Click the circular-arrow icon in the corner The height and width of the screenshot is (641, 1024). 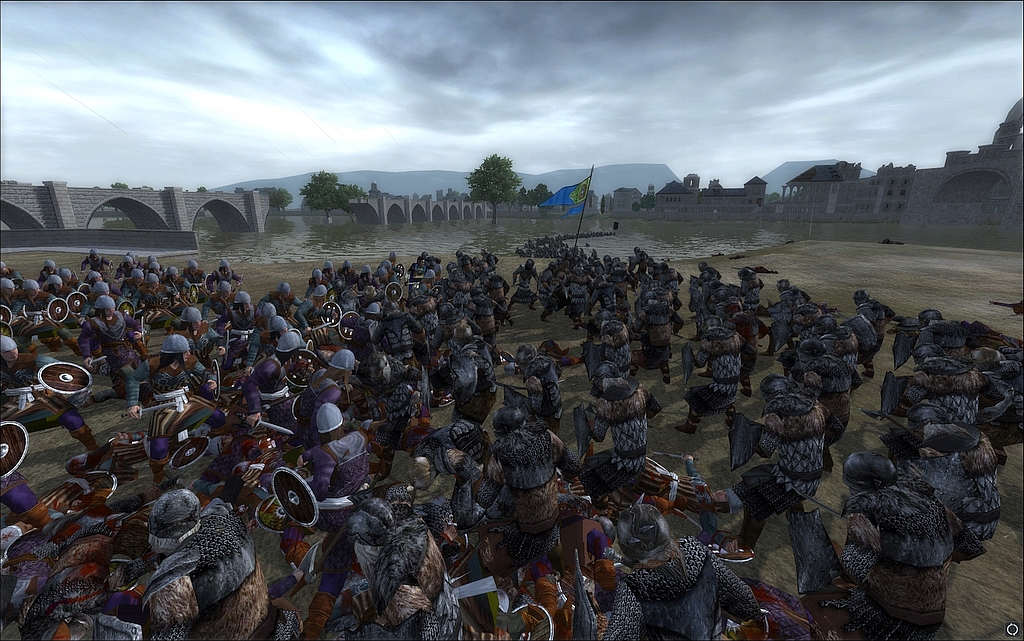coord(1013,630)
